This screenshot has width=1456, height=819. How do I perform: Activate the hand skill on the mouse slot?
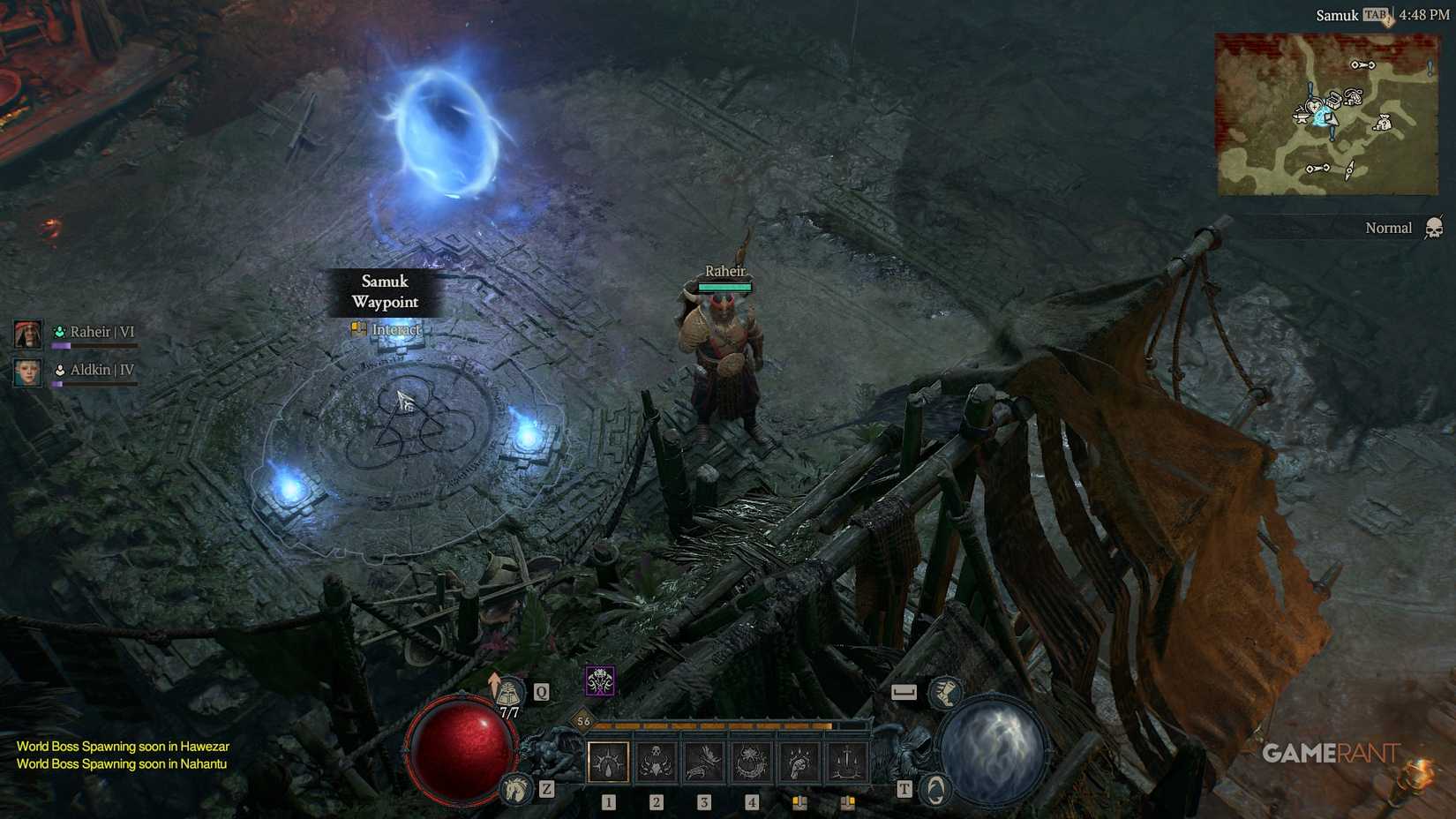[799, 762]
